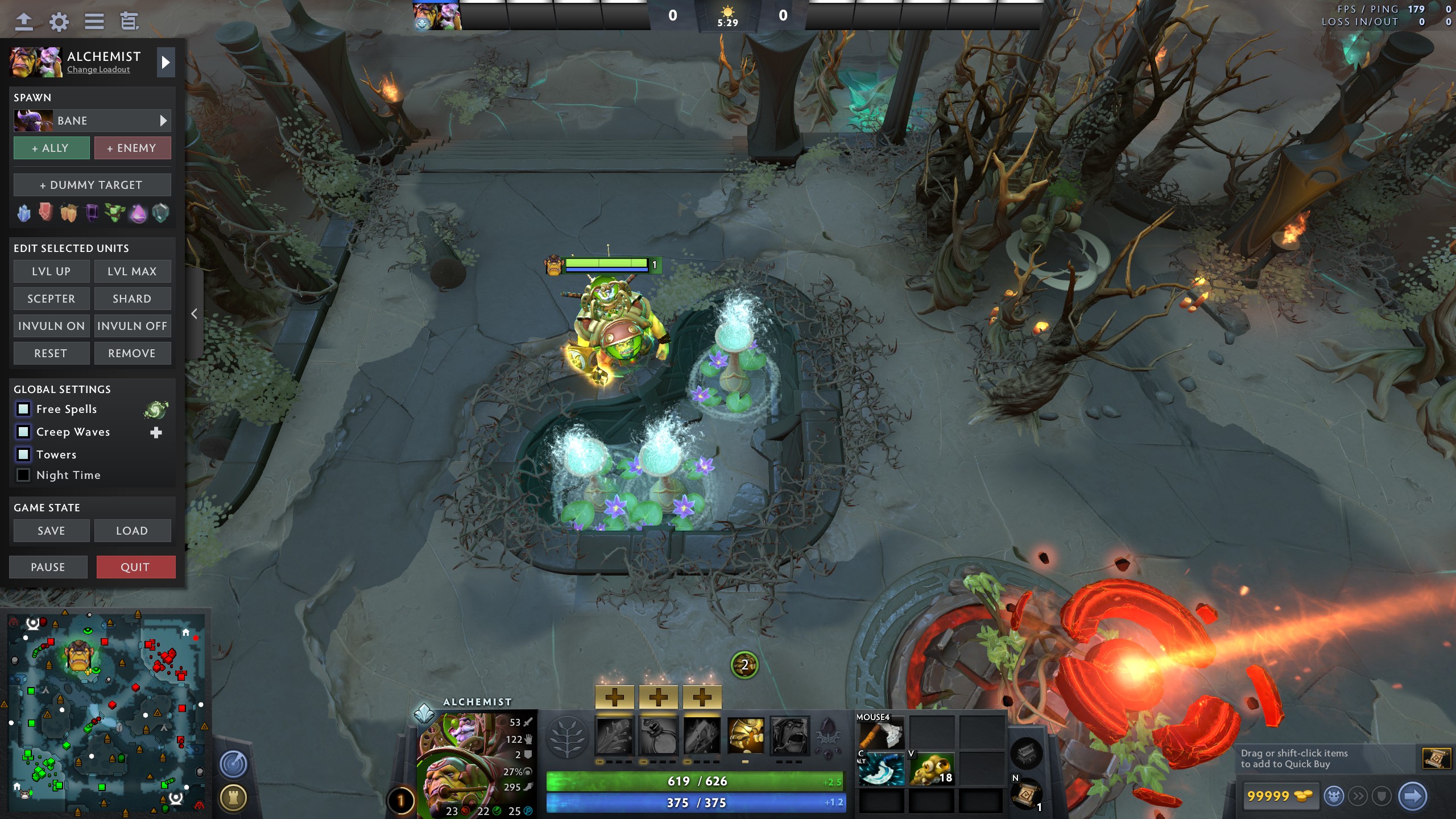Click the + DUMMY TARGET button
Image resolution: width=1456 pixels, height=819 pixels.
coord(92,184)
